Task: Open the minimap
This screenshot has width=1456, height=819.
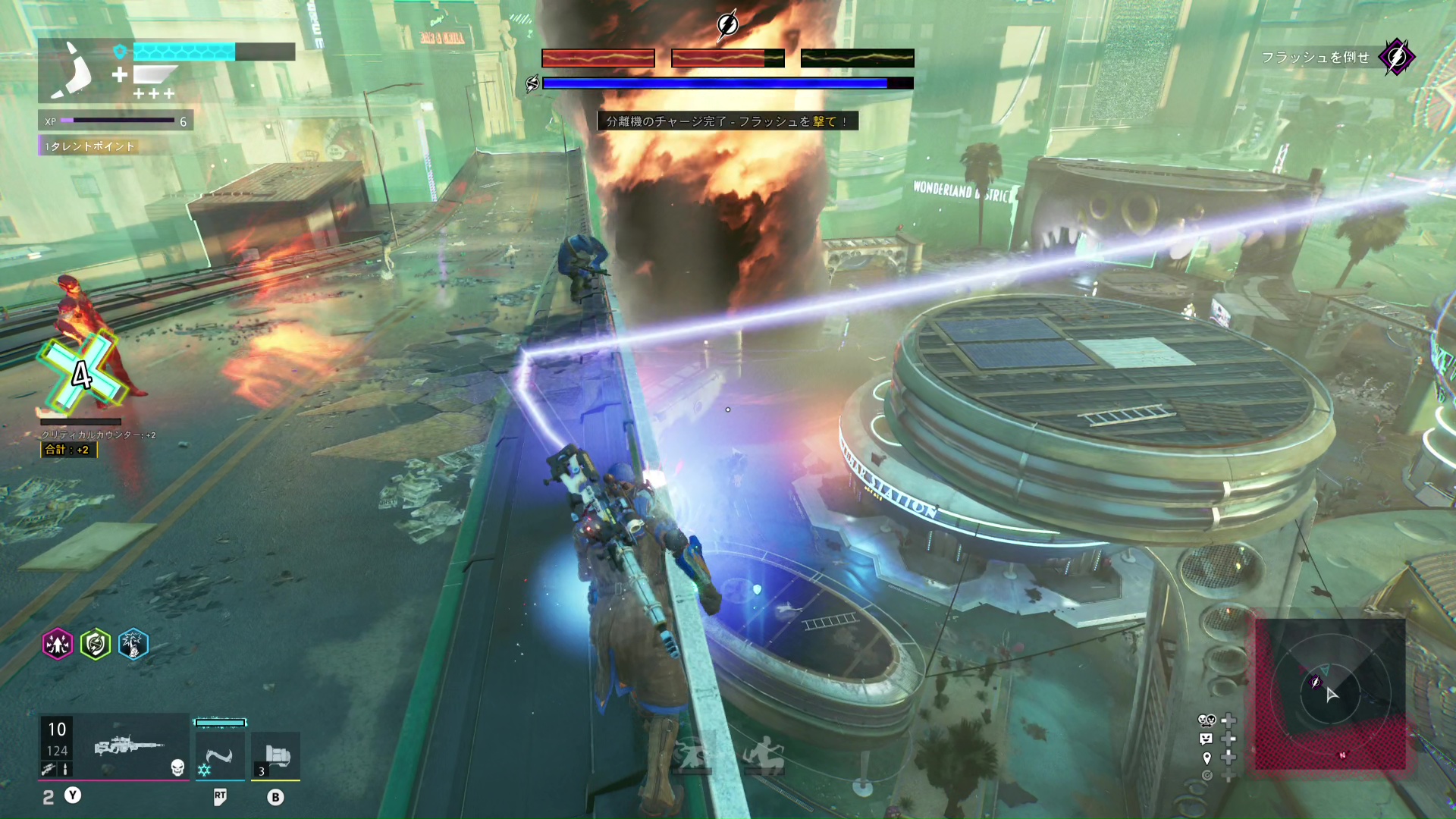Action: (x=1329, y=694)
